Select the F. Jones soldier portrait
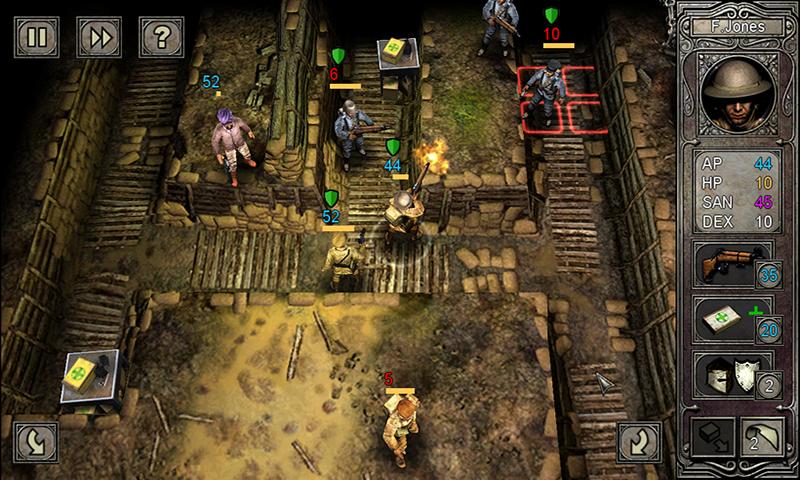Viewport: 800px width, 480px height. (740, 95)
